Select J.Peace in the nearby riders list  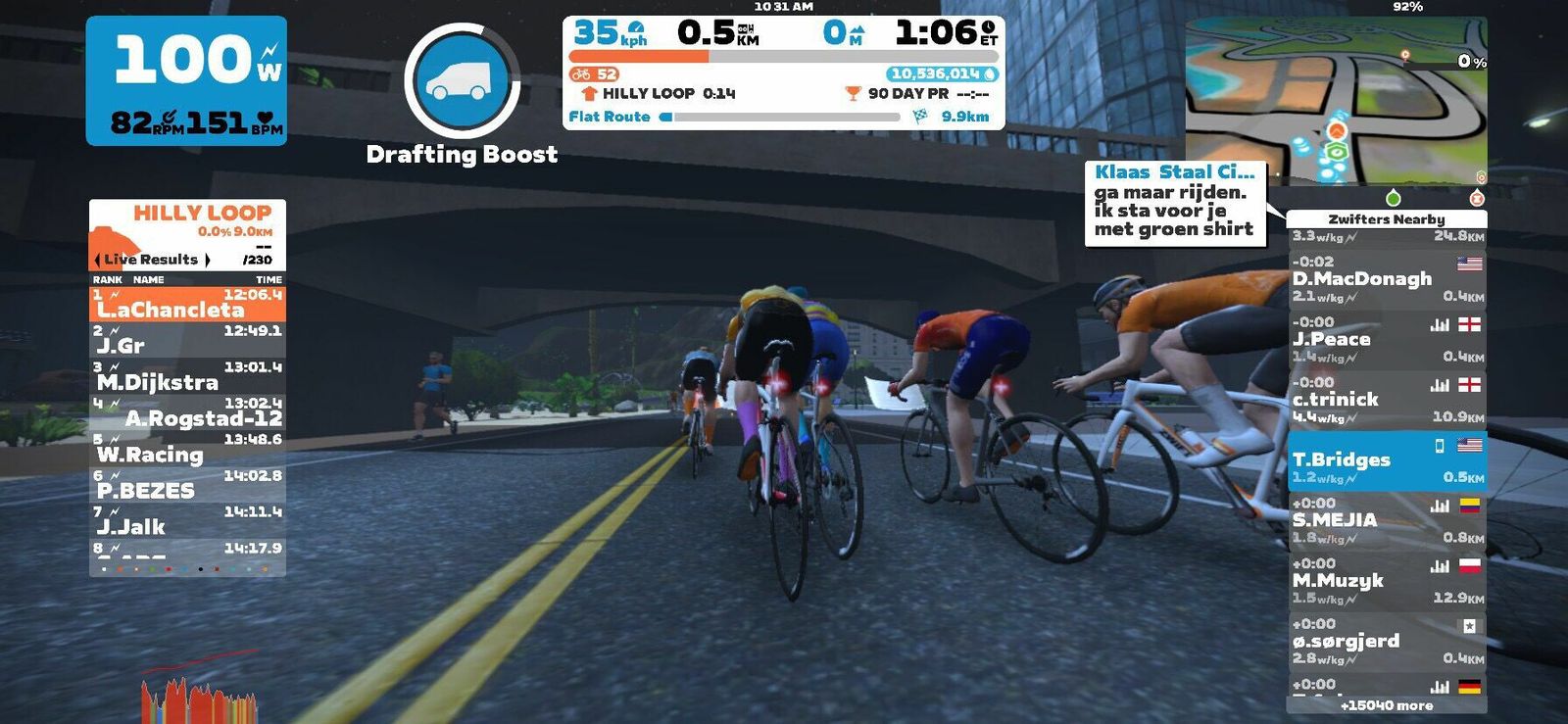[1386, 339]
